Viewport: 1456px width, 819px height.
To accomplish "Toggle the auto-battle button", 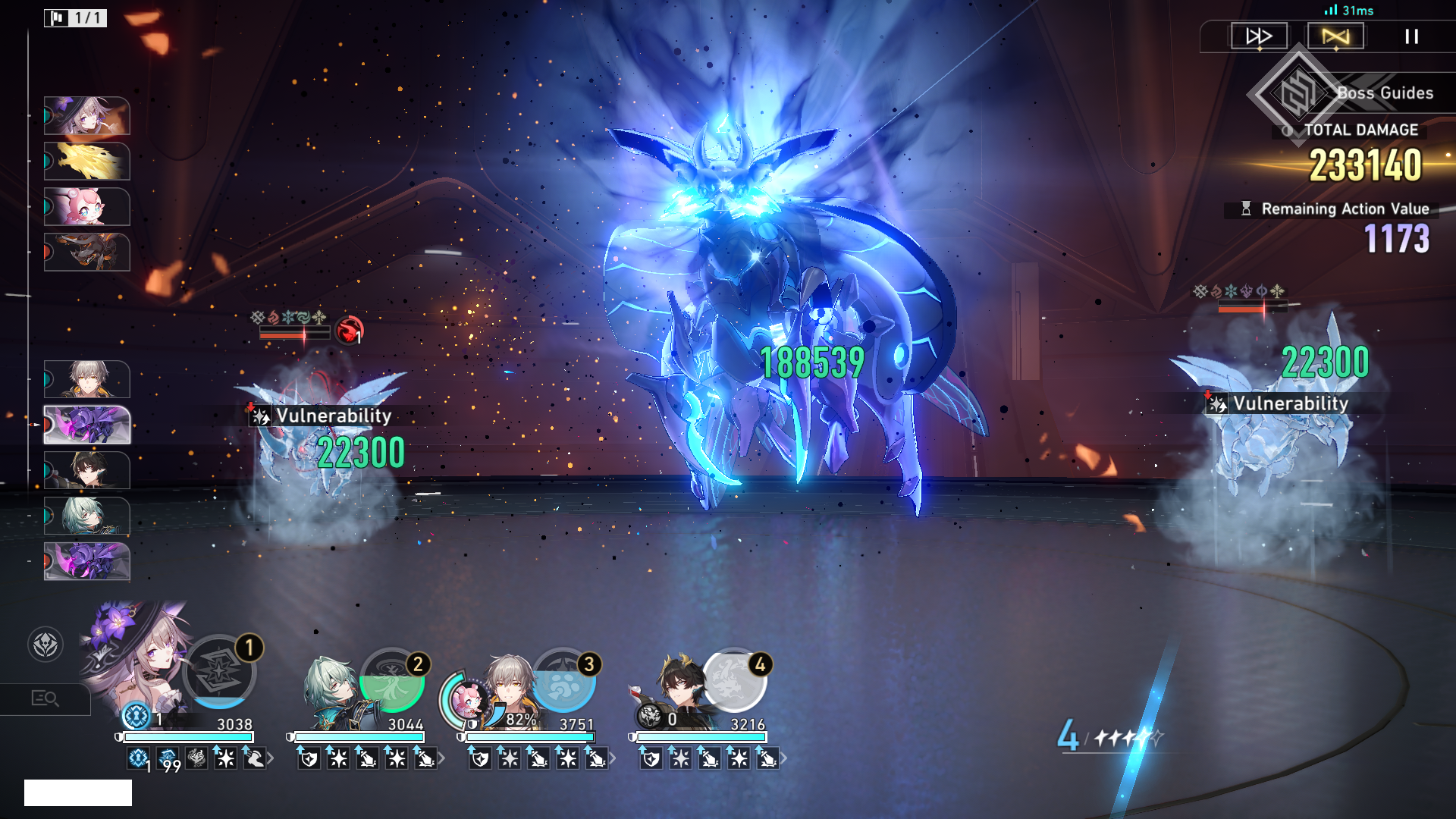I will pos(1335,36).
